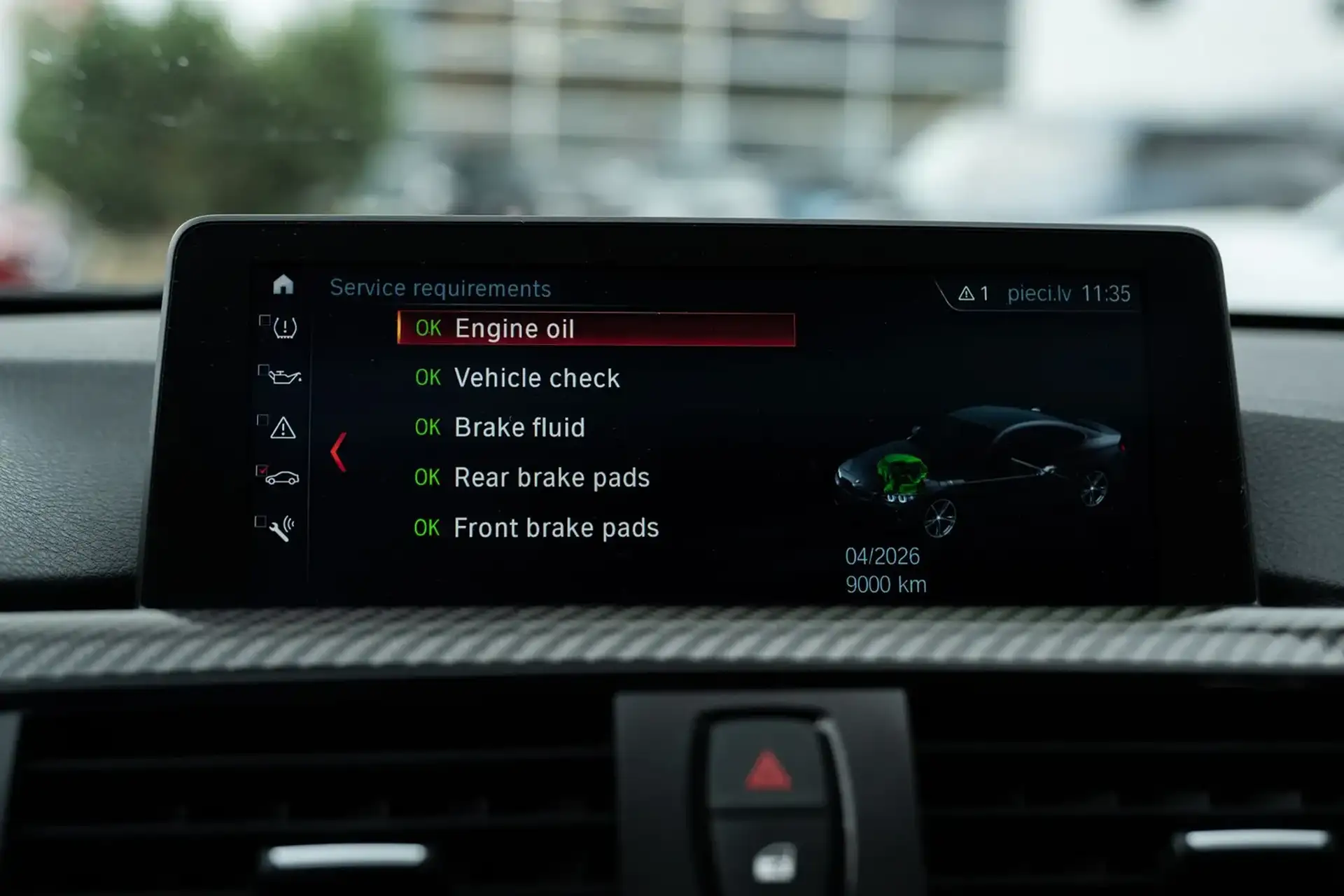Select the Engine oil service entry
The width and height of the screenshot is (1344, 896).
595,329
